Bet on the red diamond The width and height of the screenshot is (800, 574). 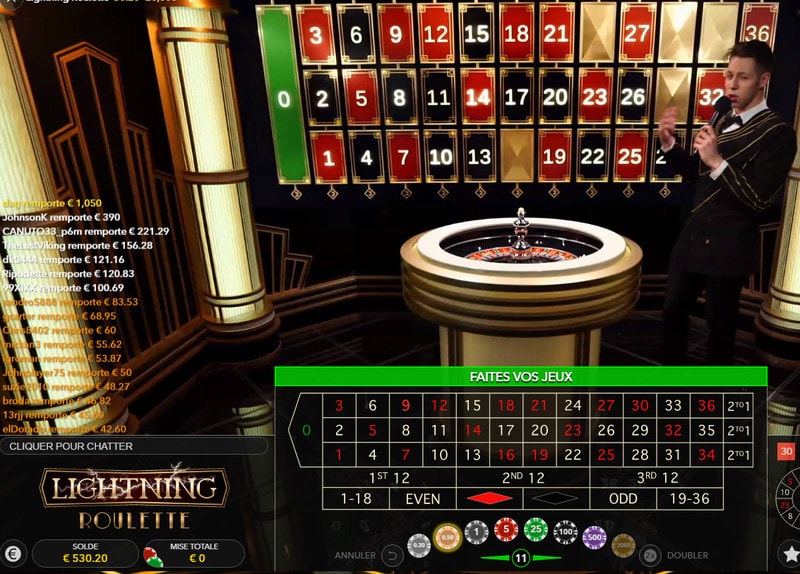point(490,499)
